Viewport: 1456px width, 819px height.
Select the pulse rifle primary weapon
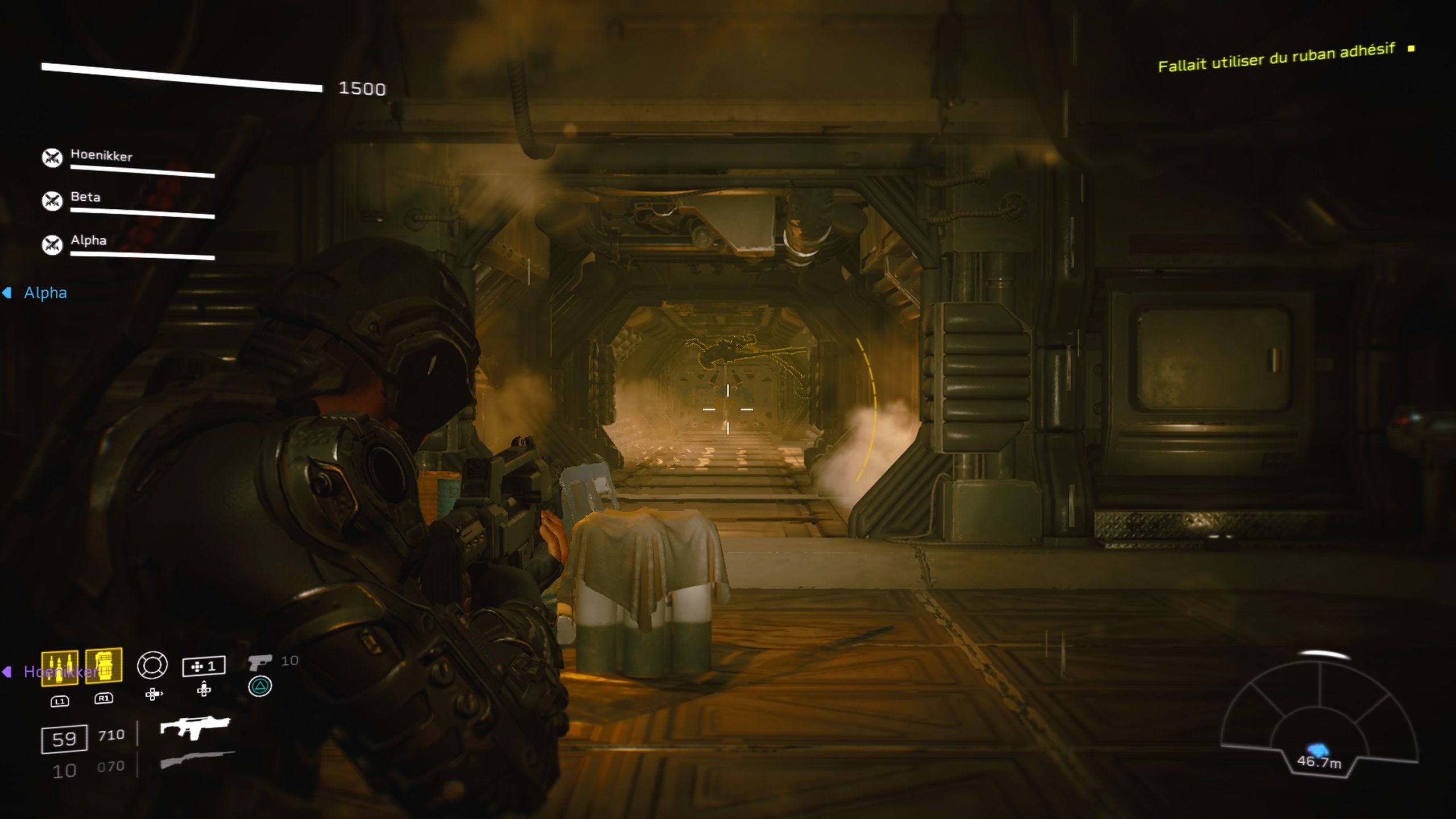195,727
